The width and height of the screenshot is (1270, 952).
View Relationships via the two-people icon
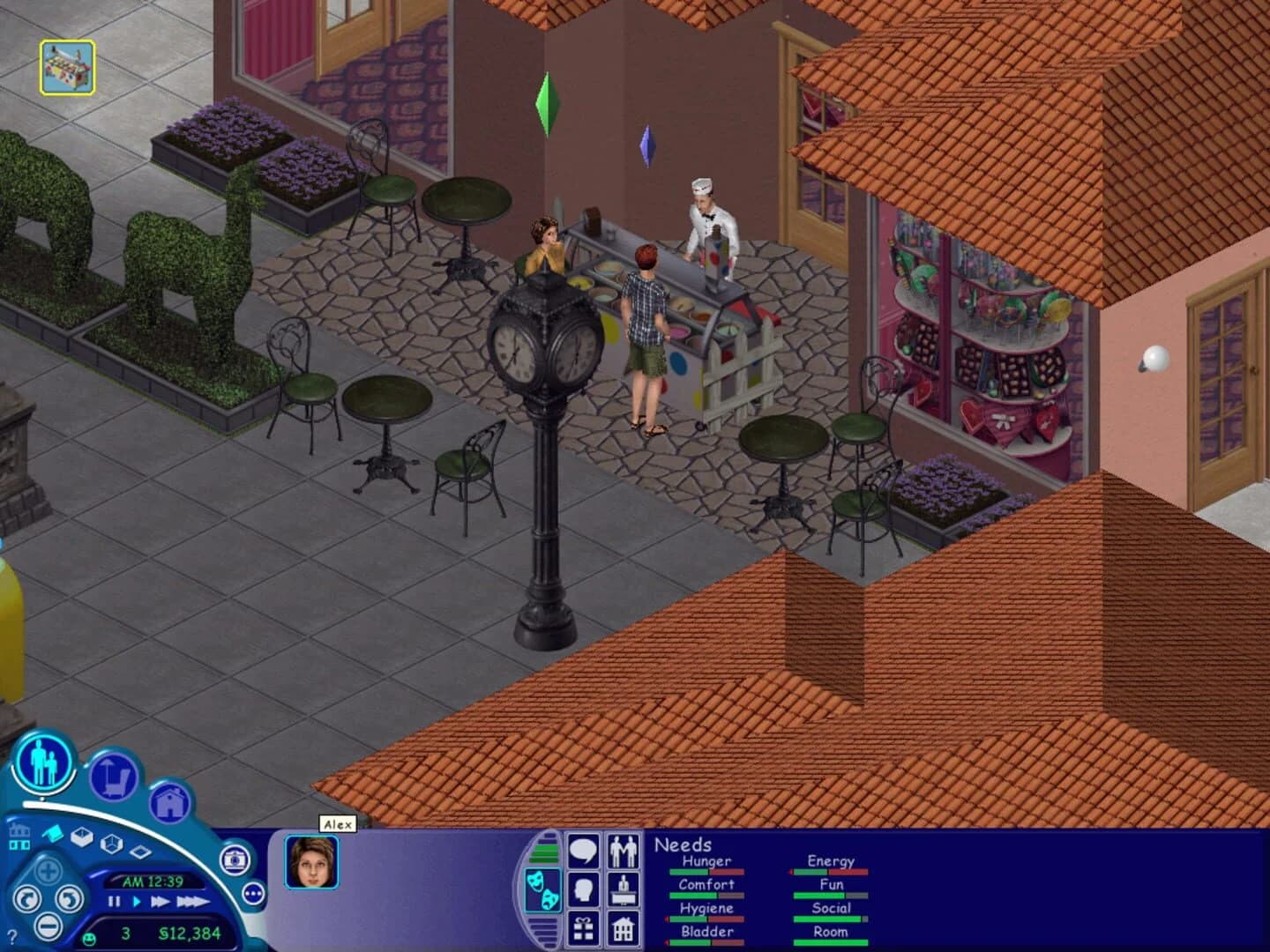coord(624,851)
